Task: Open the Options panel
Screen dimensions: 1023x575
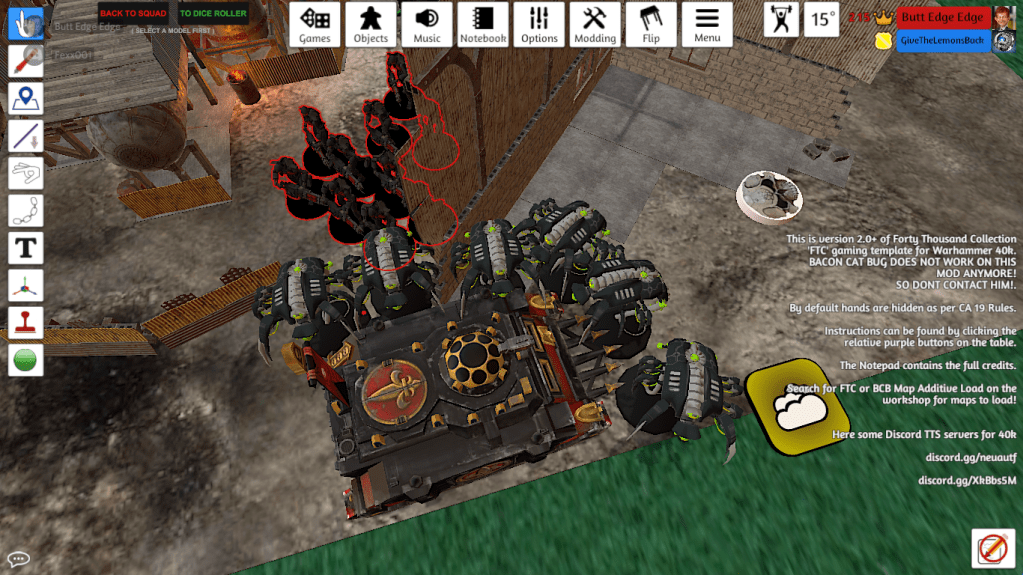Action: pos(539,24)
